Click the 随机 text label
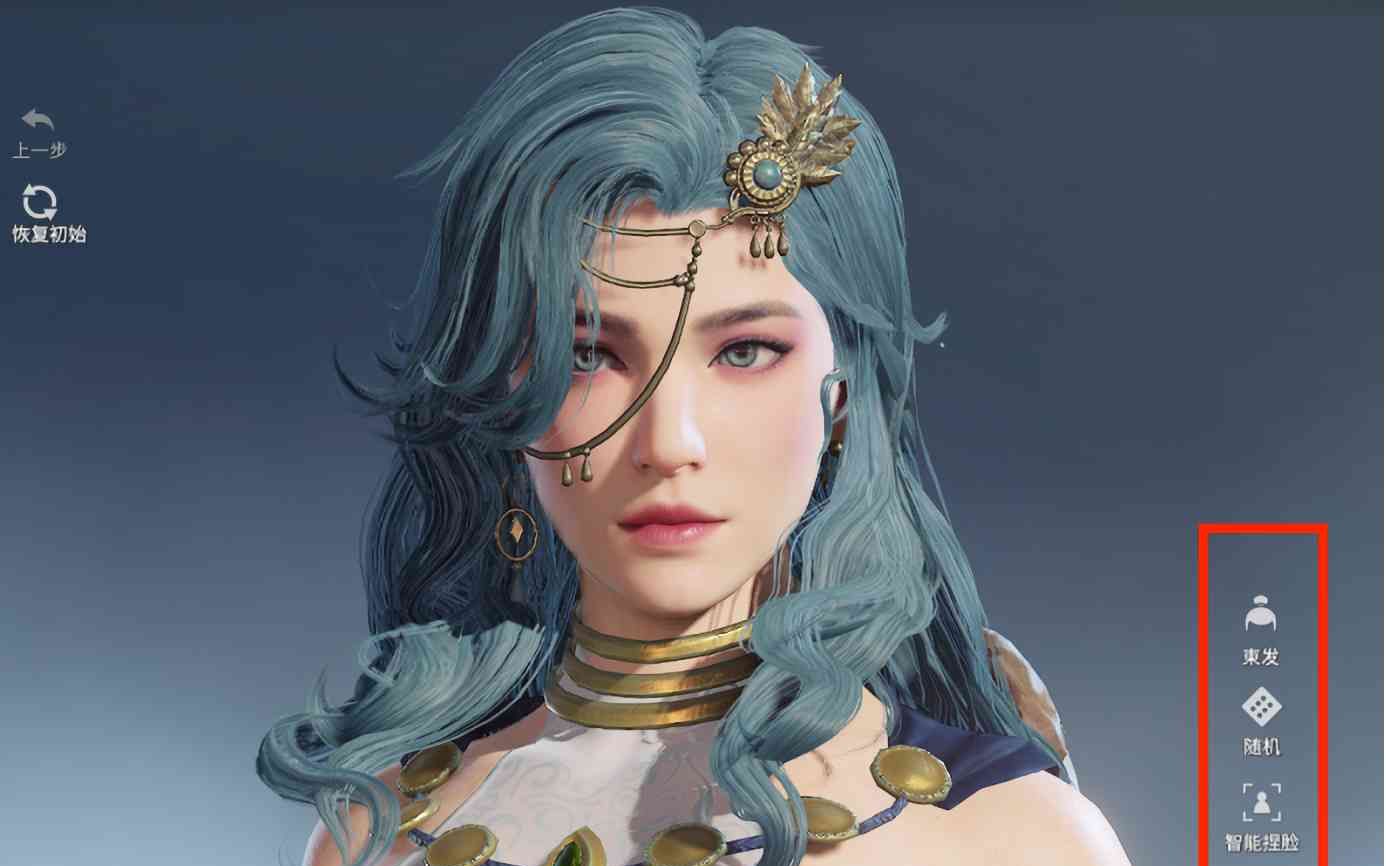 (x=1263, y=744)
